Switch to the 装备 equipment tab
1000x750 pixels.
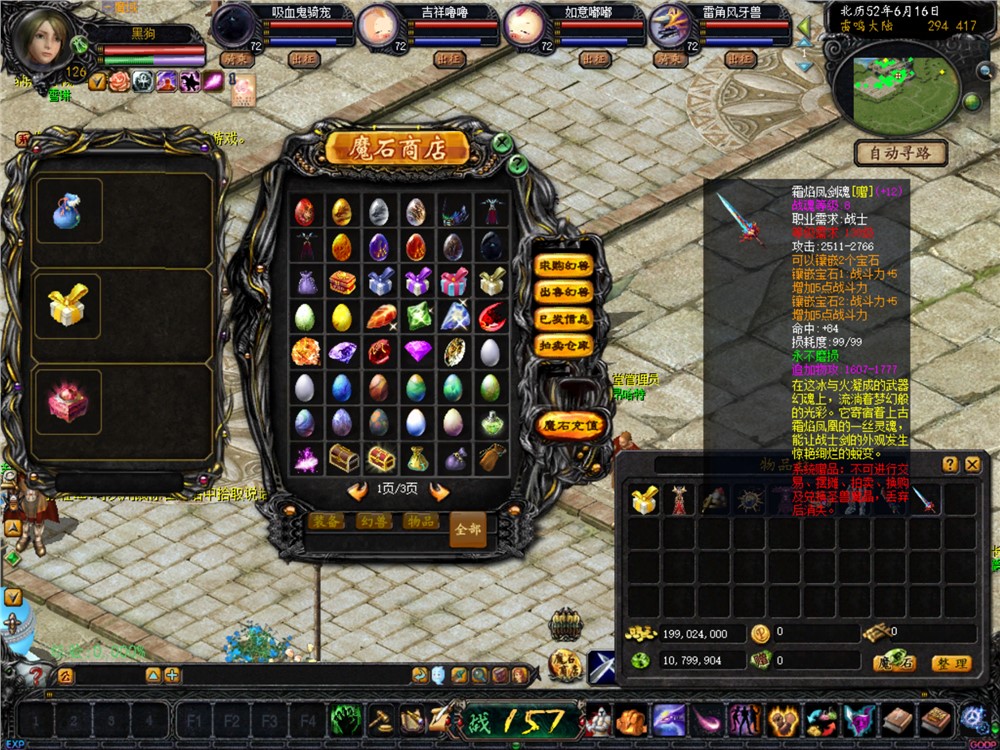tap(326, 521)
